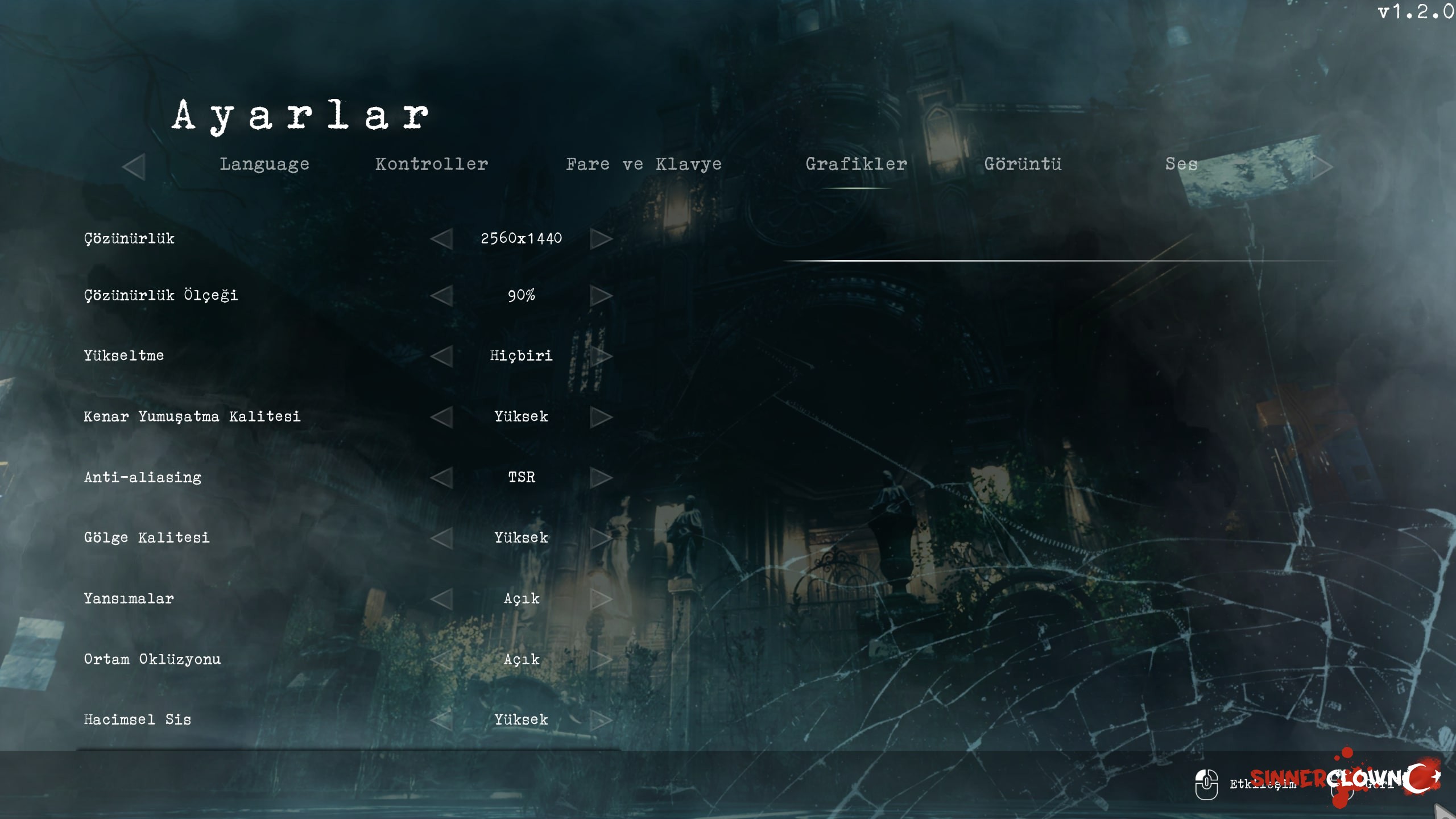This screenshot has height=819, width=1456.
Task: Lower Çözünürlük Ölçeği below 90%
Action: (x=442, y=296)
